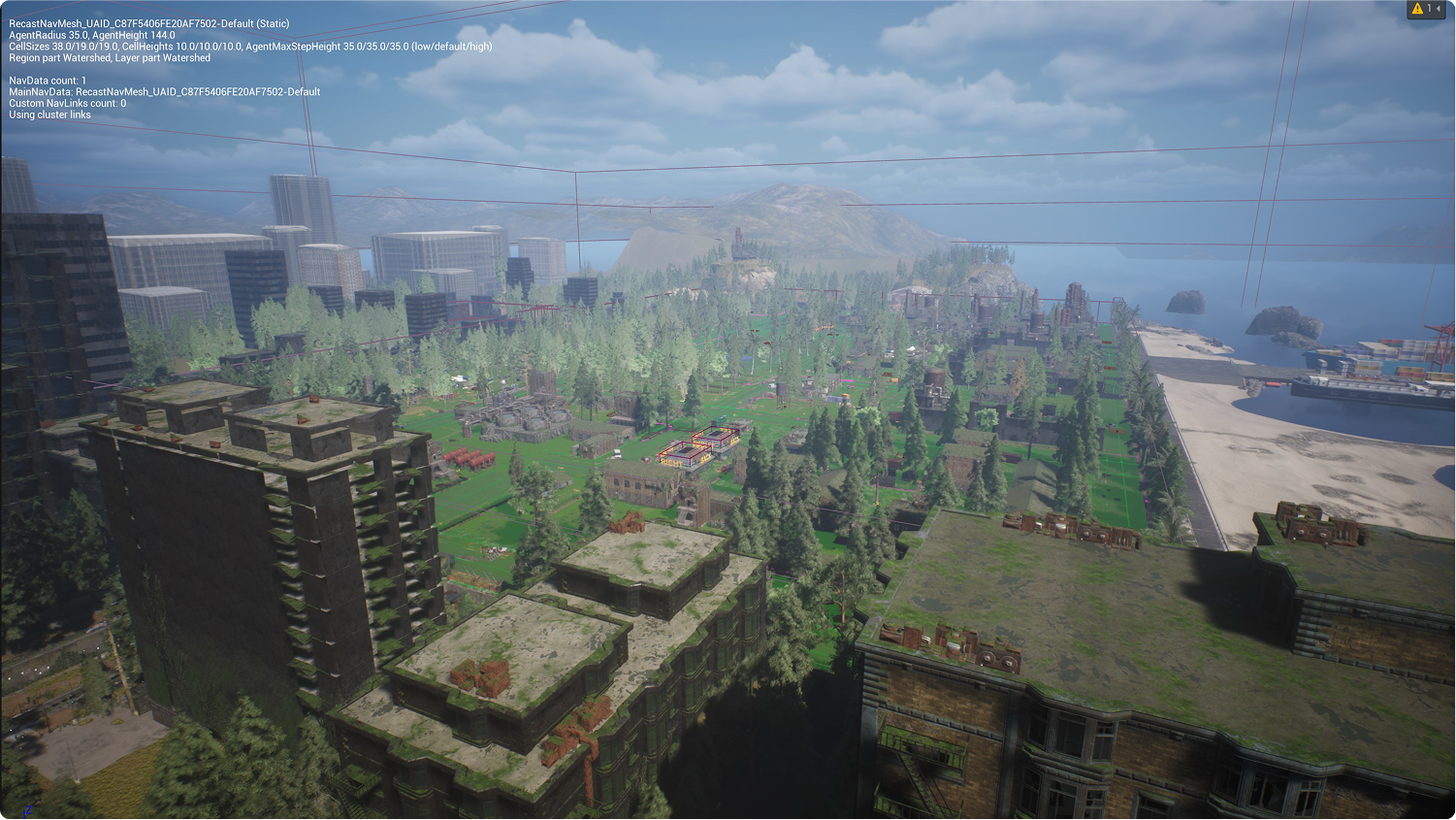Open the yellow warning triangle notification
The height and width of the screenshot is (820, 1456).
point(1417,9)
